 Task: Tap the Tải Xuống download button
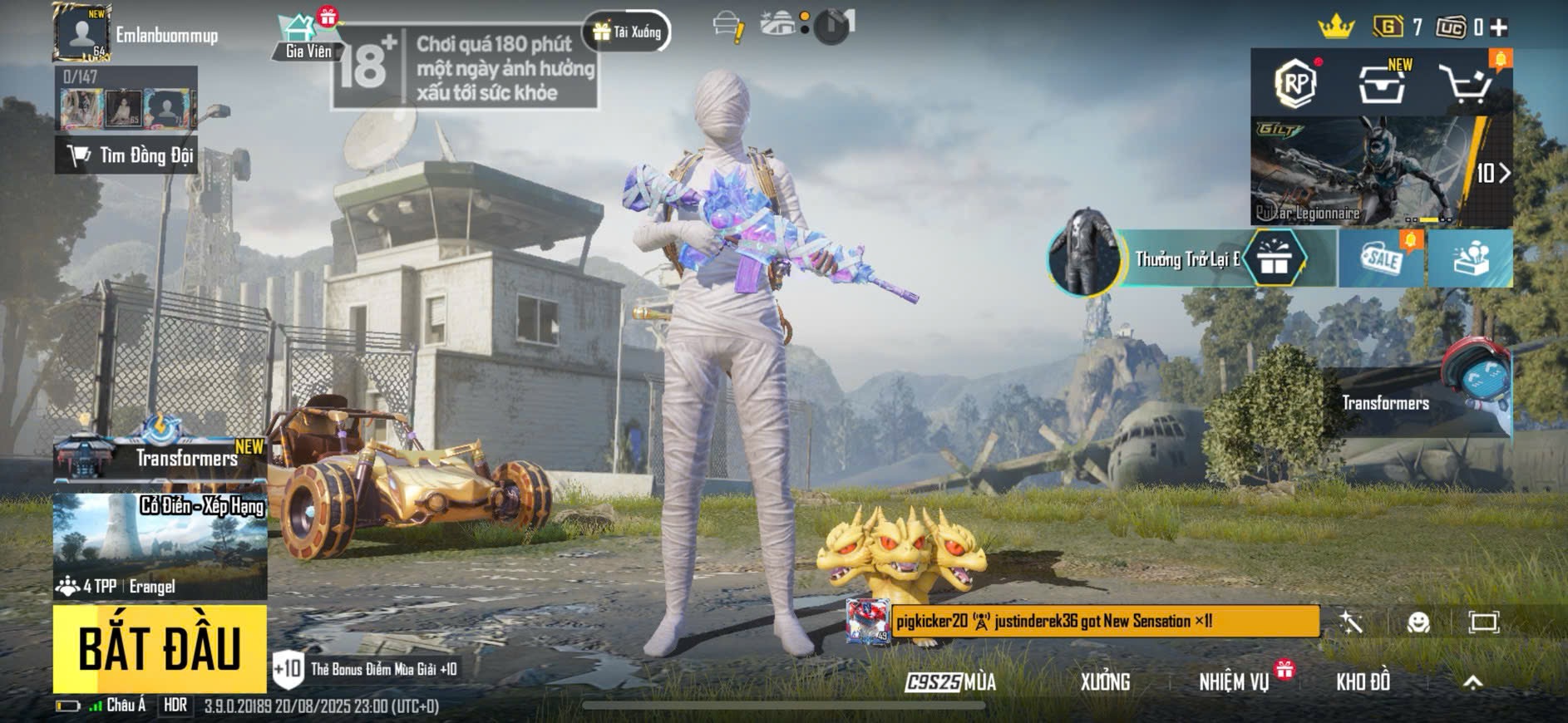pos(628,32)
